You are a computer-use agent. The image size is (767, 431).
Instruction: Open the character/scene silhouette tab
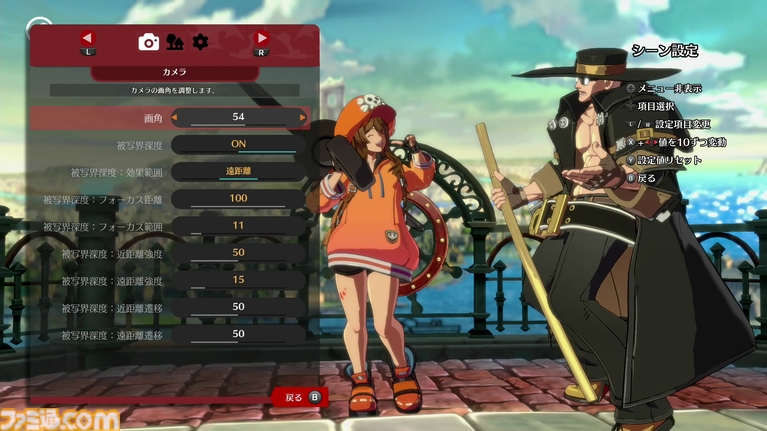[174, 41]
